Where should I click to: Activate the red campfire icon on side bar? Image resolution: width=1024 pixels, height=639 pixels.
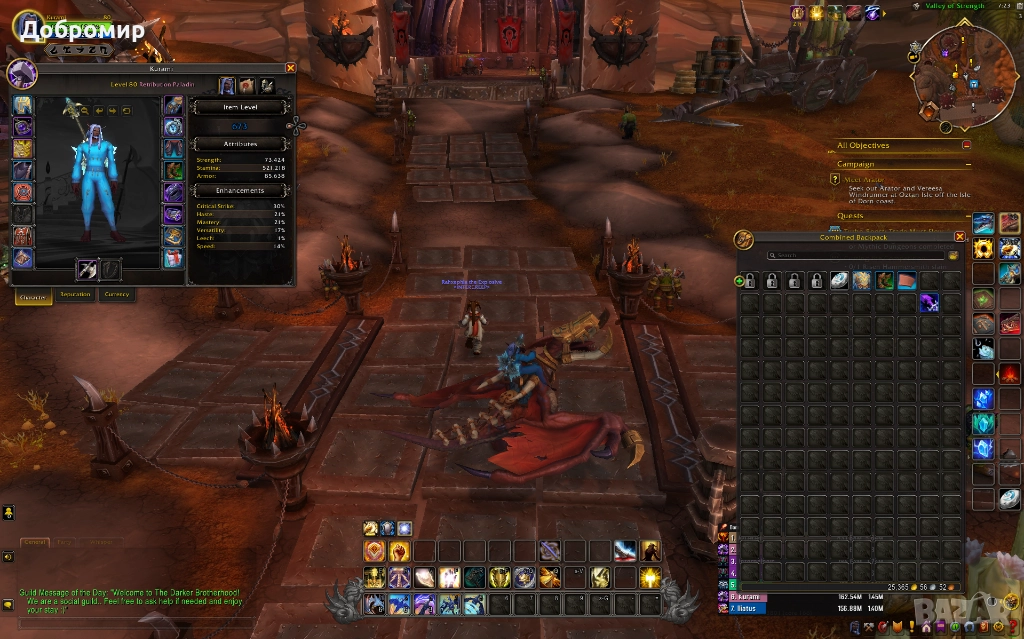click(1010, 374)
